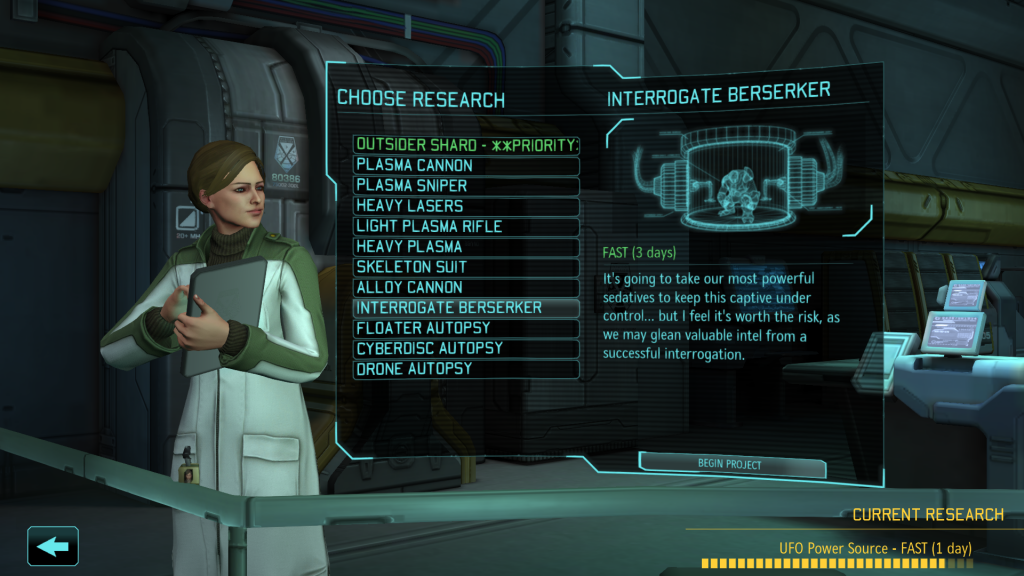This screenshot has width=1024, height=576.
Task: Pick Drone Autopsy from research list
Action: coord(466,369)
